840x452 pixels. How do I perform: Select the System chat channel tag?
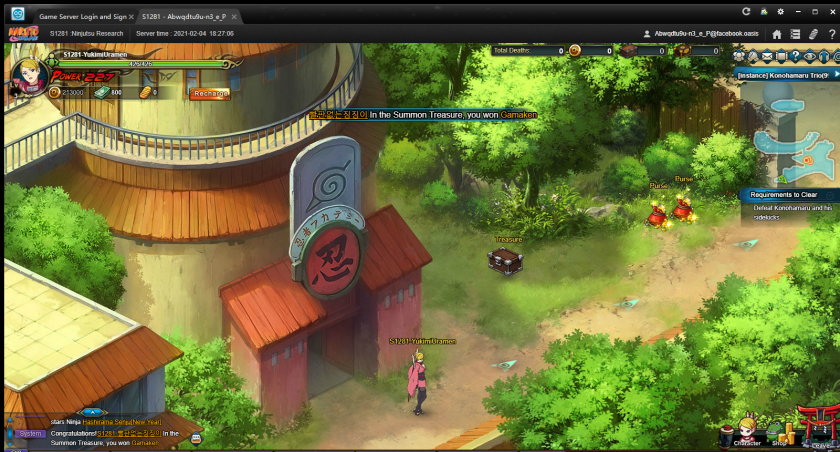(31, 434)
